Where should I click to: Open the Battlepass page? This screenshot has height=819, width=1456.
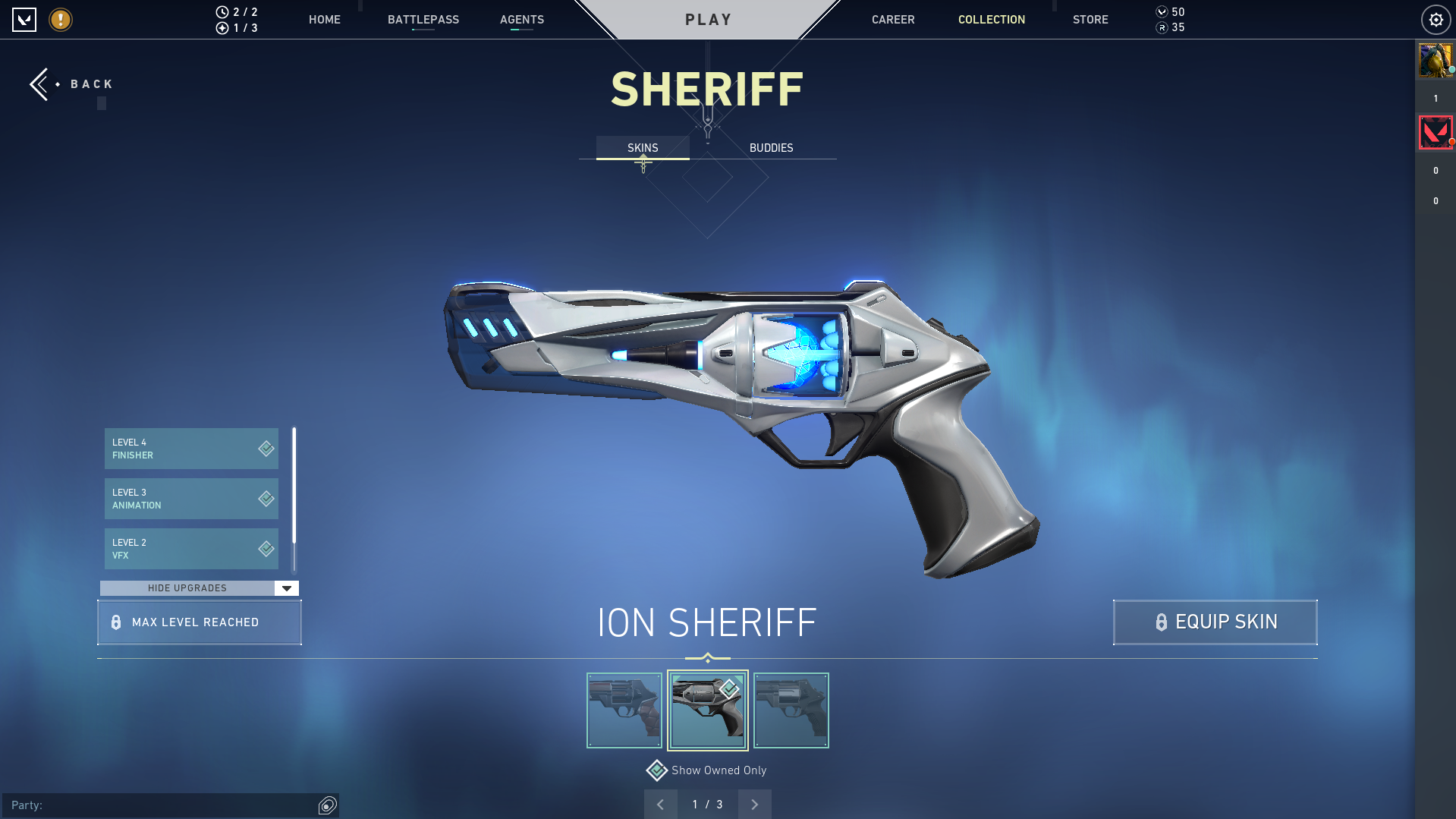pos(423,20)
